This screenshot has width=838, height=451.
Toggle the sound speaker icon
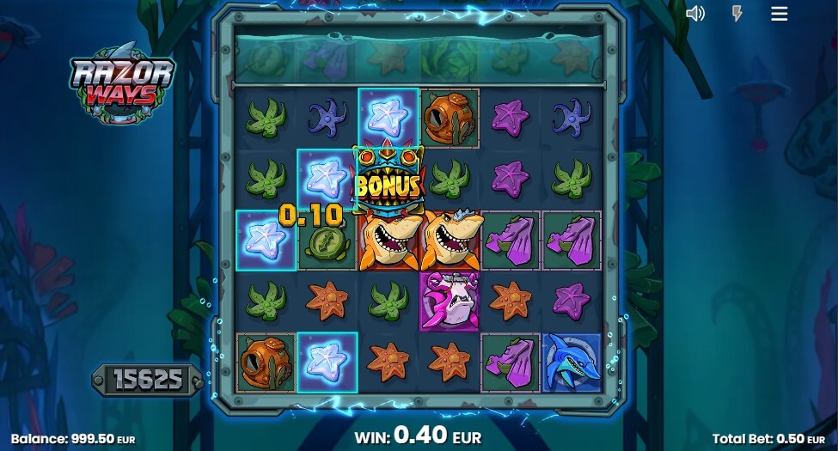[696, 13]
